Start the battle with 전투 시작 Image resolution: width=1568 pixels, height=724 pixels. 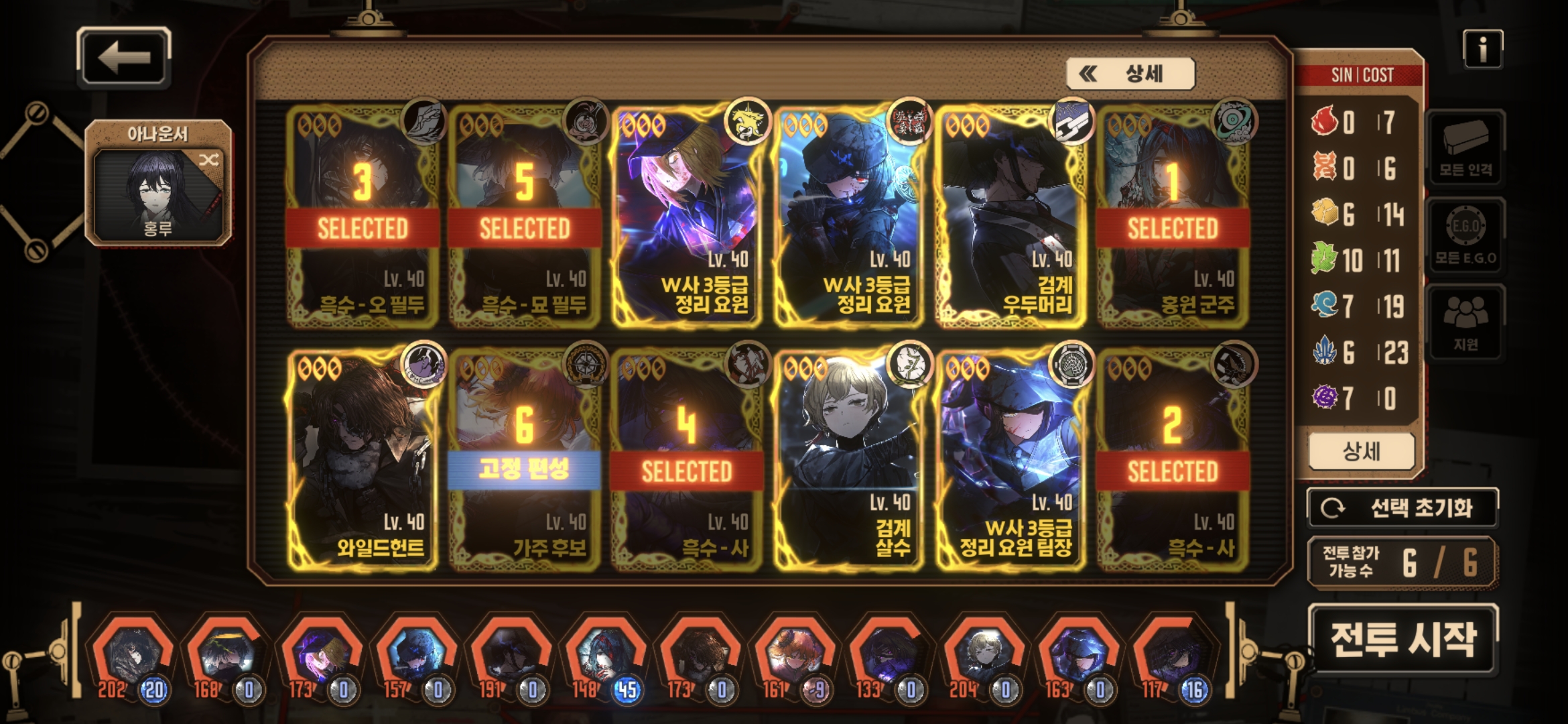(1402, 639)
